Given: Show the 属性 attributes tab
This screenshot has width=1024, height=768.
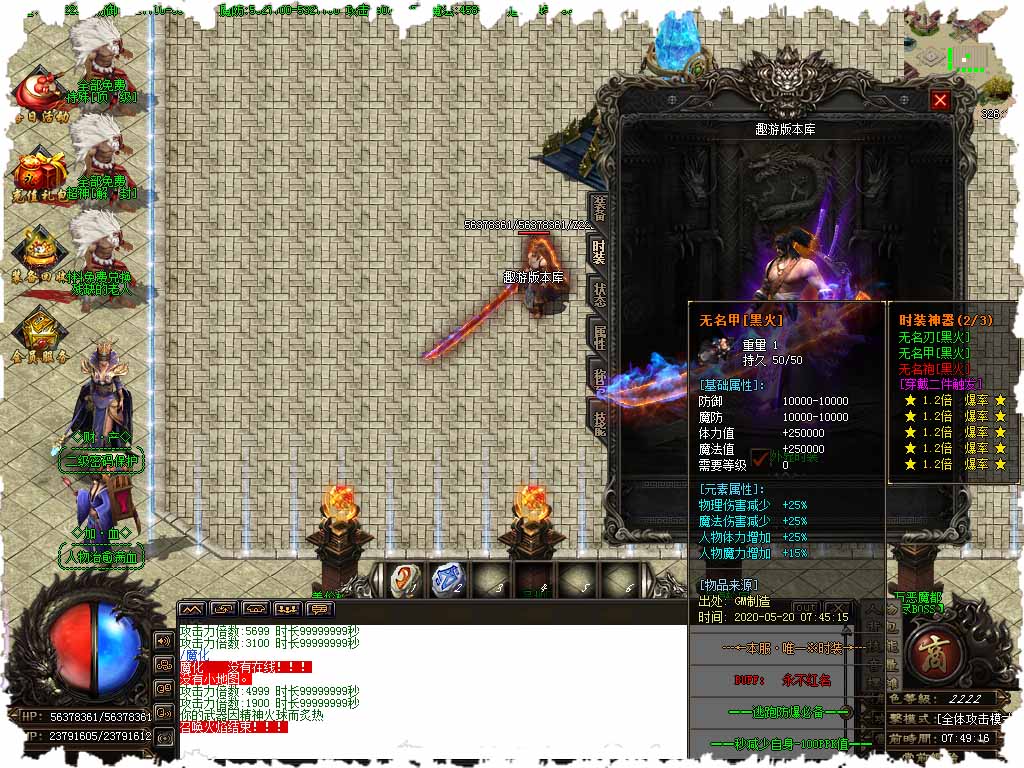Looking at the screenshot, I should tap(599, 338).
